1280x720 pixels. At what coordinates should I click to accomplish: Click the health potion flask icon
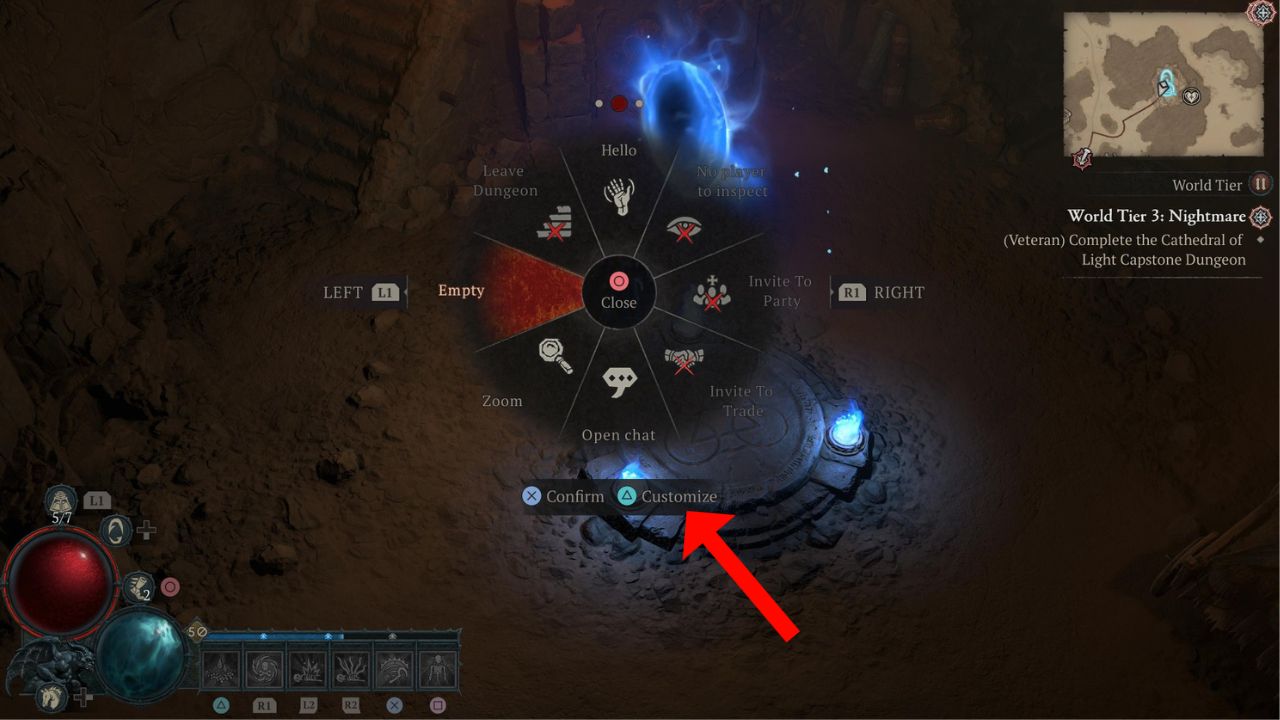[60, 500]
